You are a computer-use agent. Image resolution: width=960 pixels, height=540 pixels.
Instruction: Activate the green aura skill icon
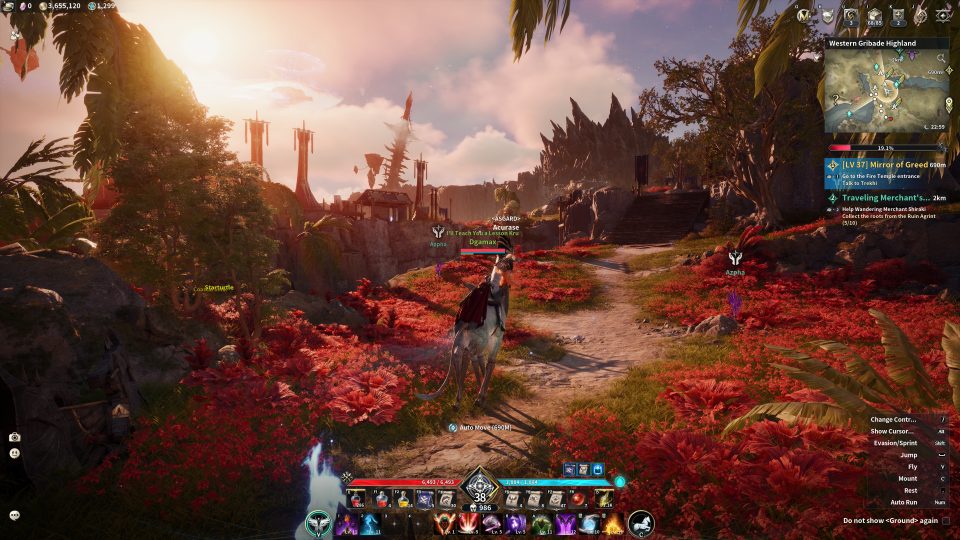pyautogui.click(x=542, y=523)
